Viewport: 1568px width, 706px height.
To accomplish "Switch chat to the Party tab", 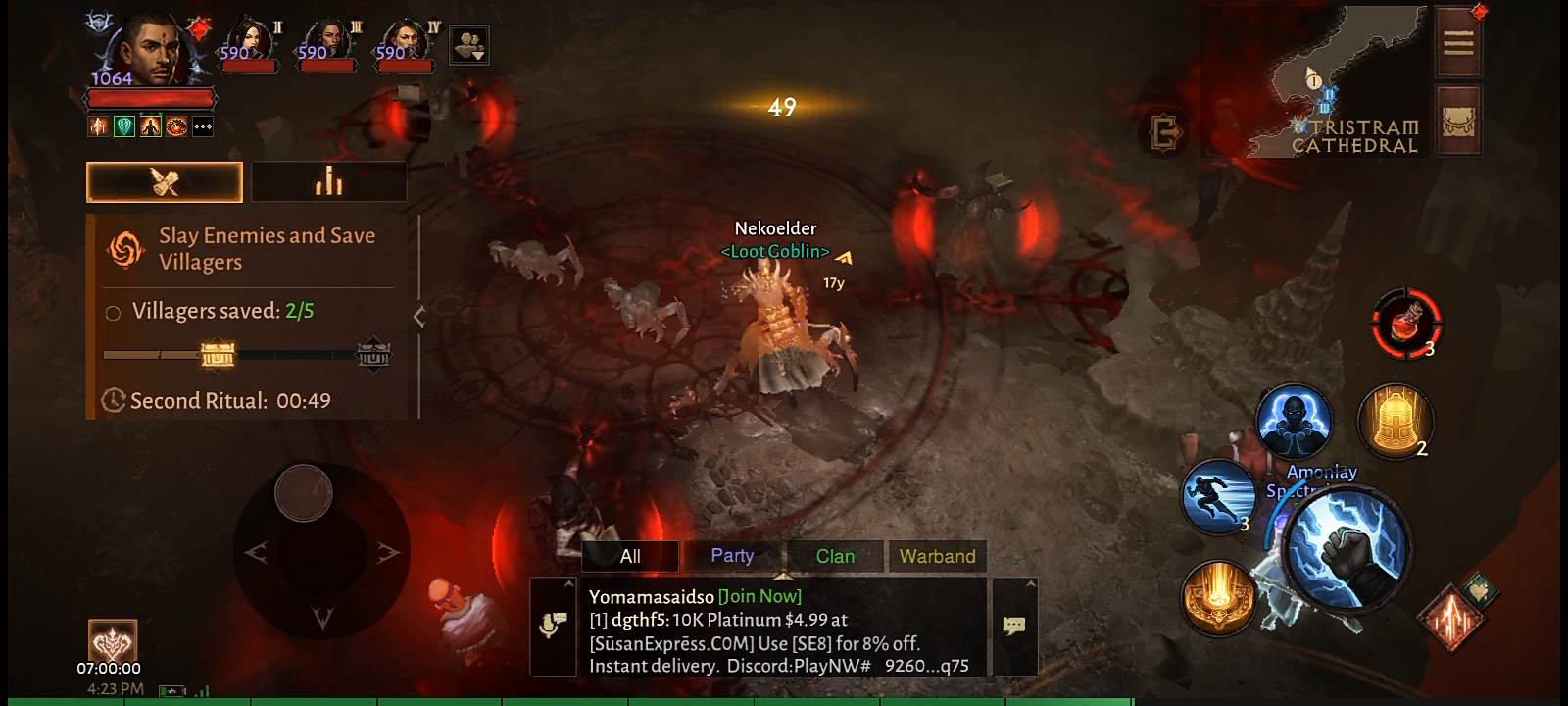I will point(732,556).
